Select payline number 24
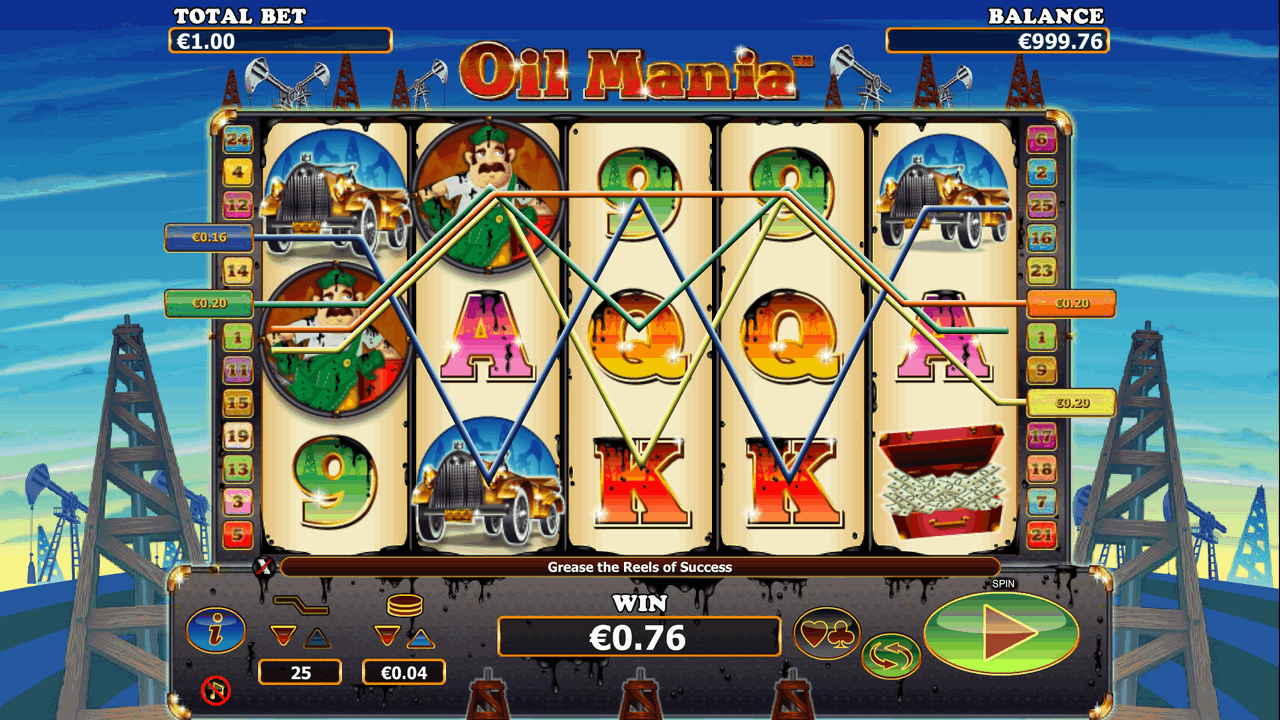The width and height of the screenshot is (1280, 720). coord(238,139)
